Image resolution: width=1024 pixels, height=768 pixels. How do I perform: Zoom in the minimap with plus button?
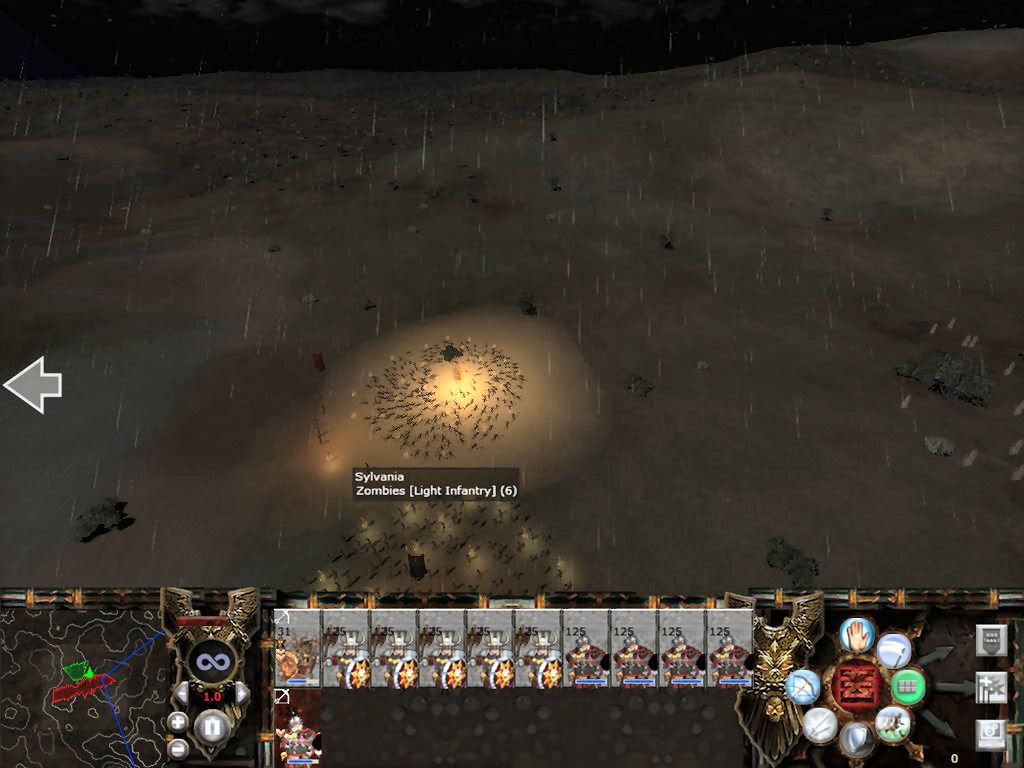[178, 721]
